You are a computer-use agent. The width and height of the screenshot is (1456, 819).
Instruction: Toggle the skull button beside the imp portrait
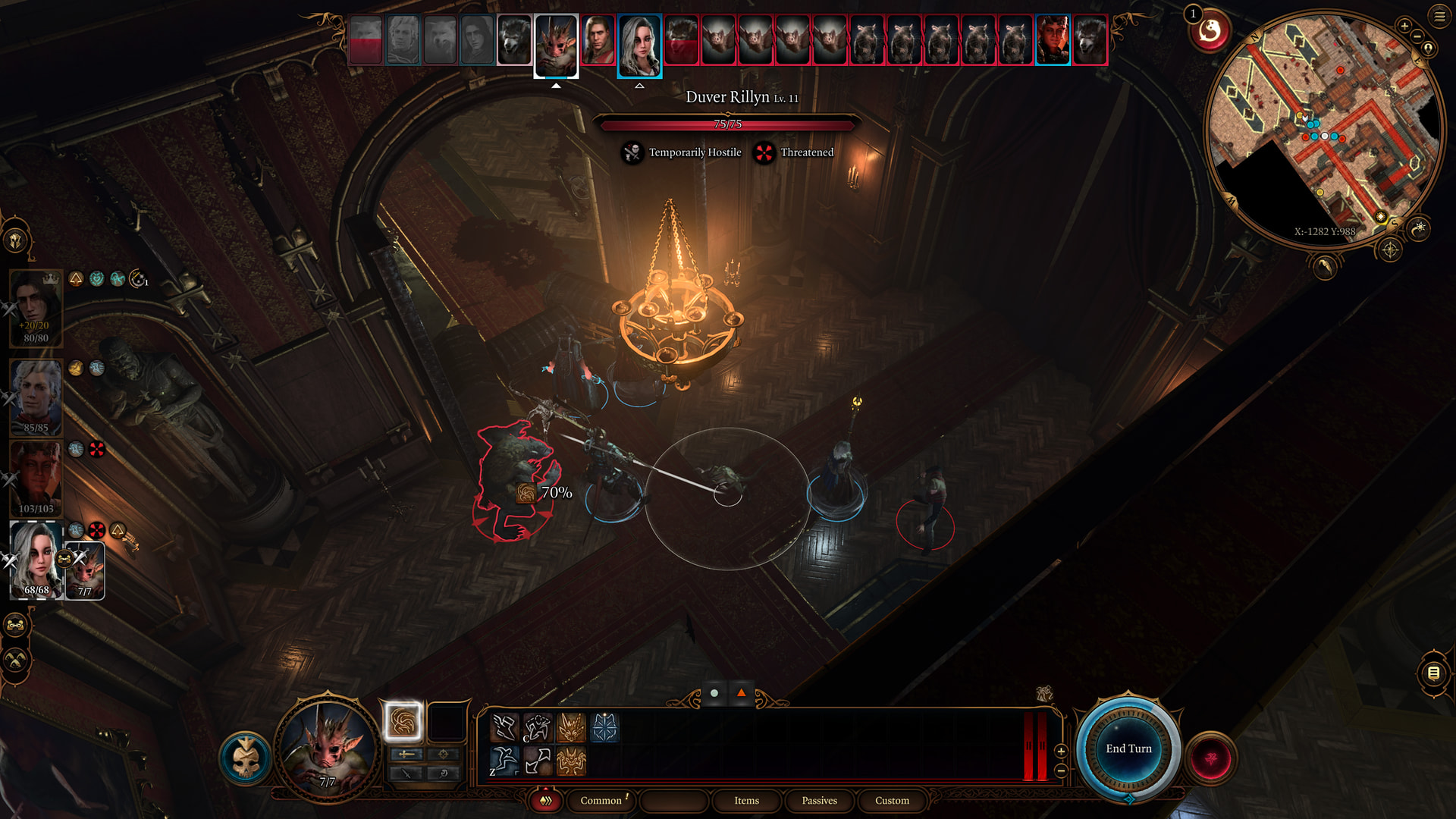pyautogui.click(x=246, y=758)
